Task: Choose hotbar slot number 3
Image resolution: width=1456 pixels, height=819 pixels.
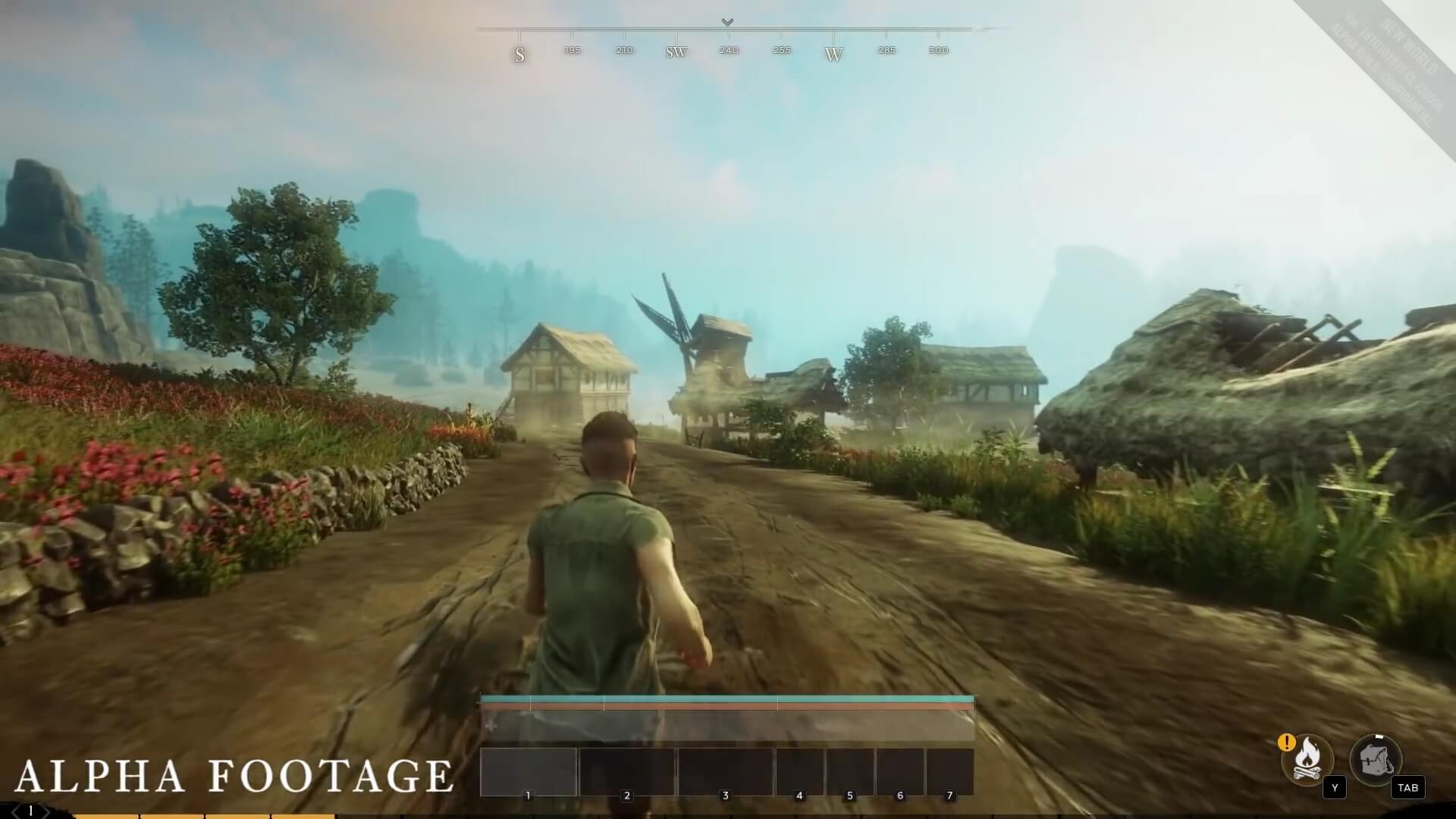Action: tap(725, 772)
